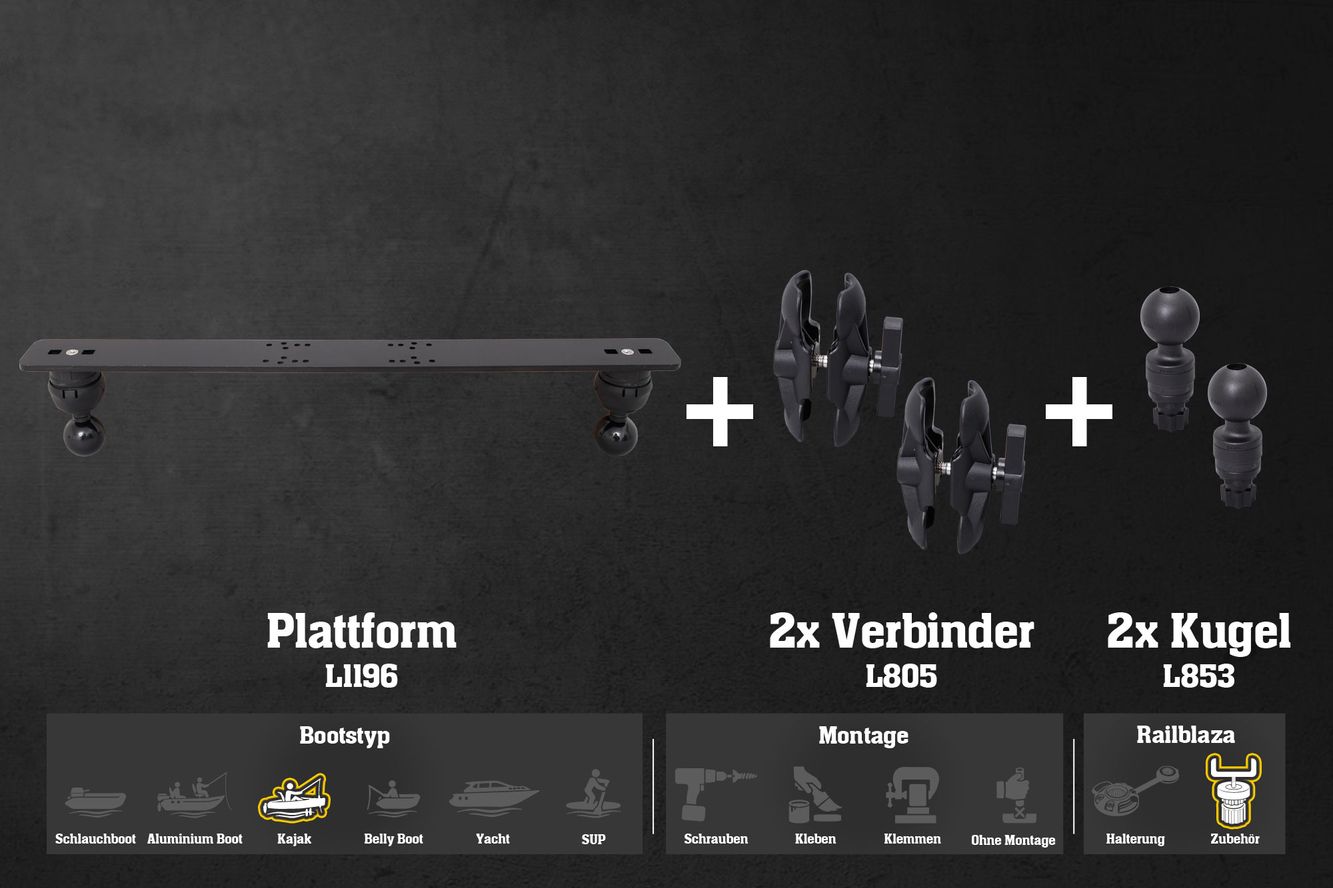Select the Schlauchboot boat type icon

pyautogui.click(x=95, y=800)
